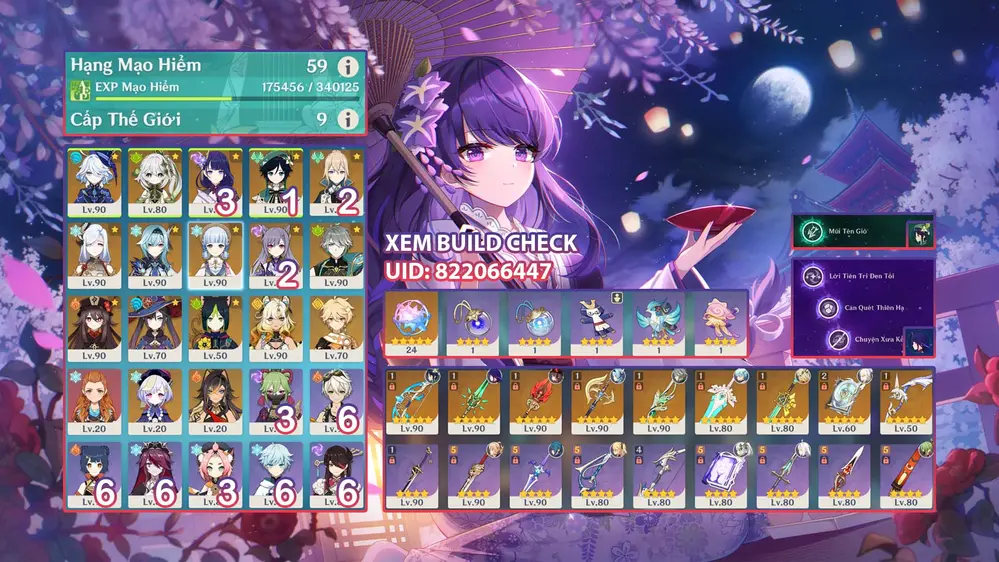Pick the Lv.60 five-star jade catalyst card
Image resolution: width=999 pixels, height=562 pixels.
click(x=844, y=405)
